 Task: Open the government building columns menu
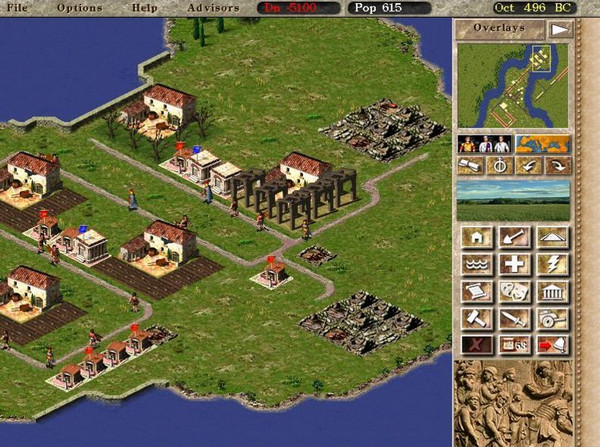552,291
